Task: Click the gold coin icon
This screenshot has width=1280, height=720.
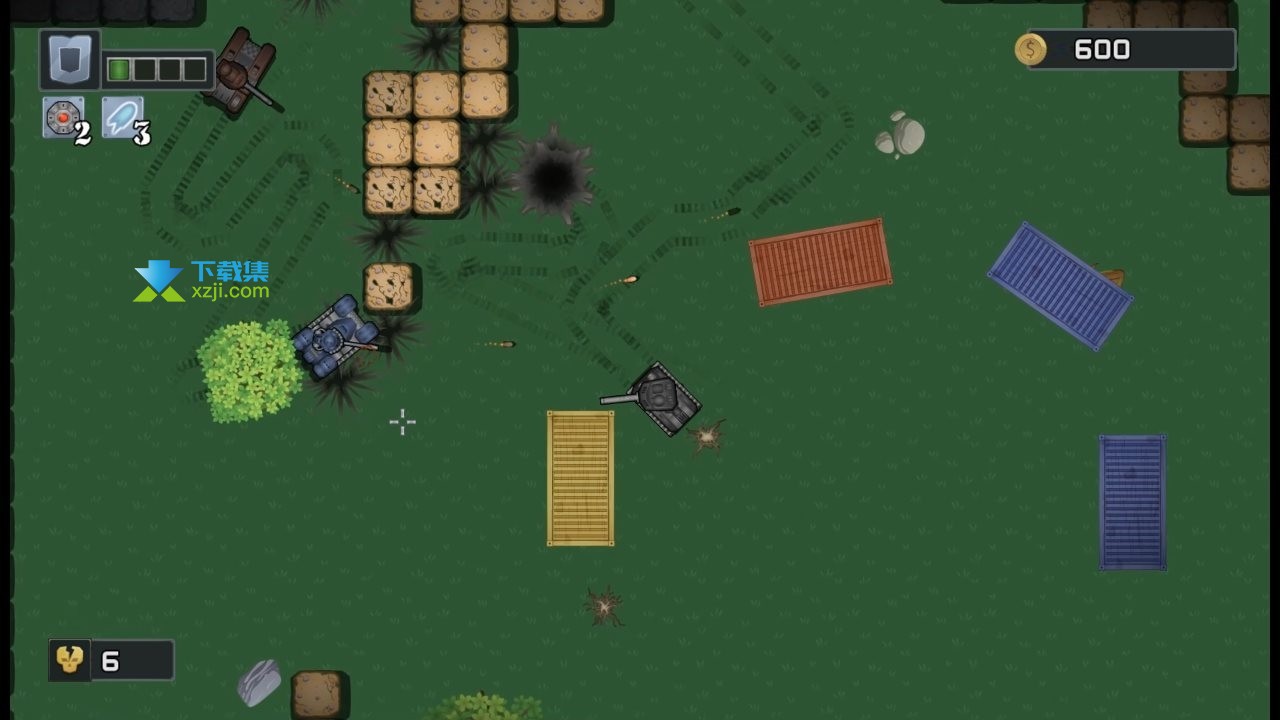Action: click(x=1030, y=49)
